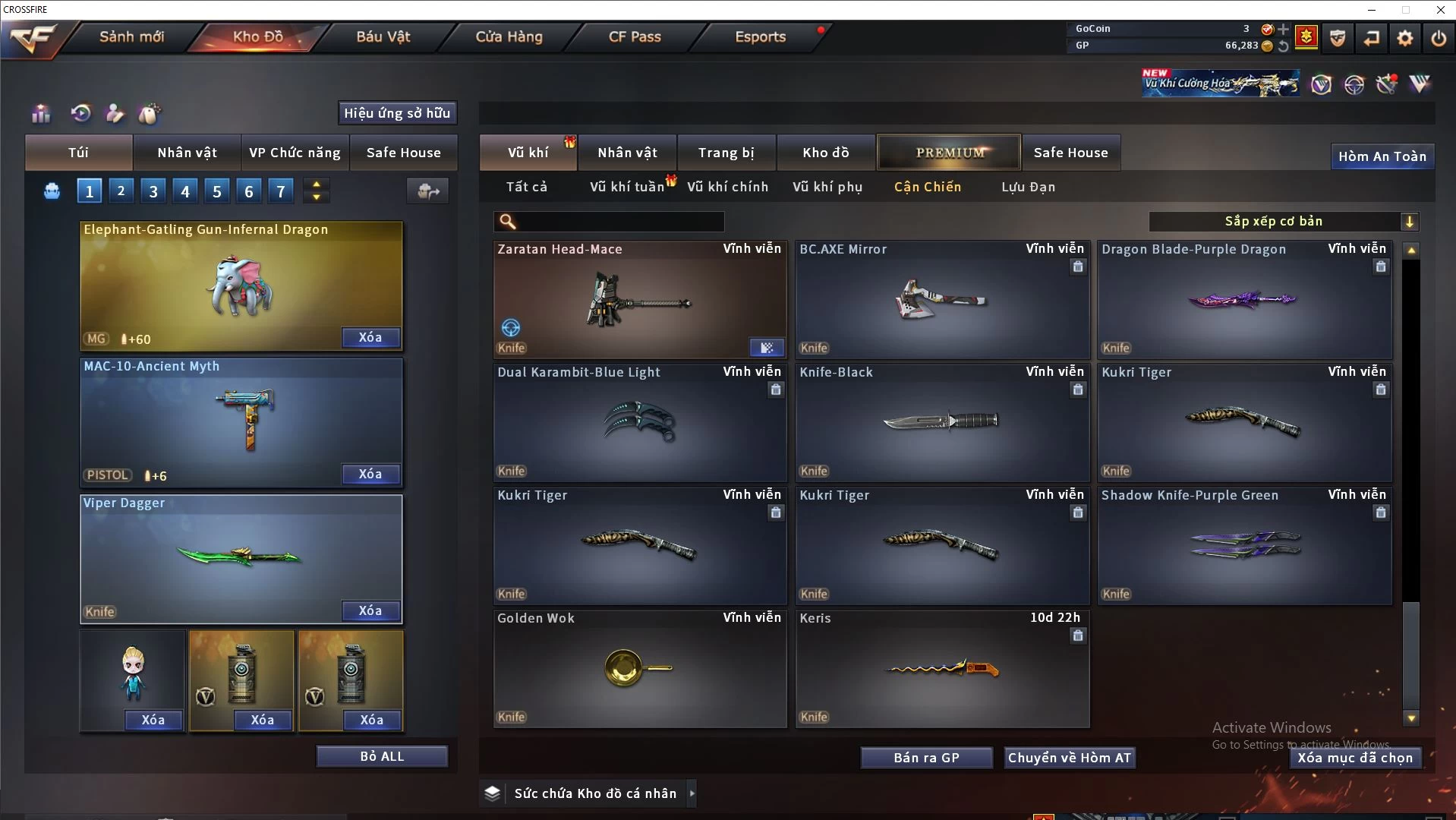Open the Hòm An Toàn safe box
Image resolution: width=1456 pixels, height=820 pixels.
[1382, 156]
